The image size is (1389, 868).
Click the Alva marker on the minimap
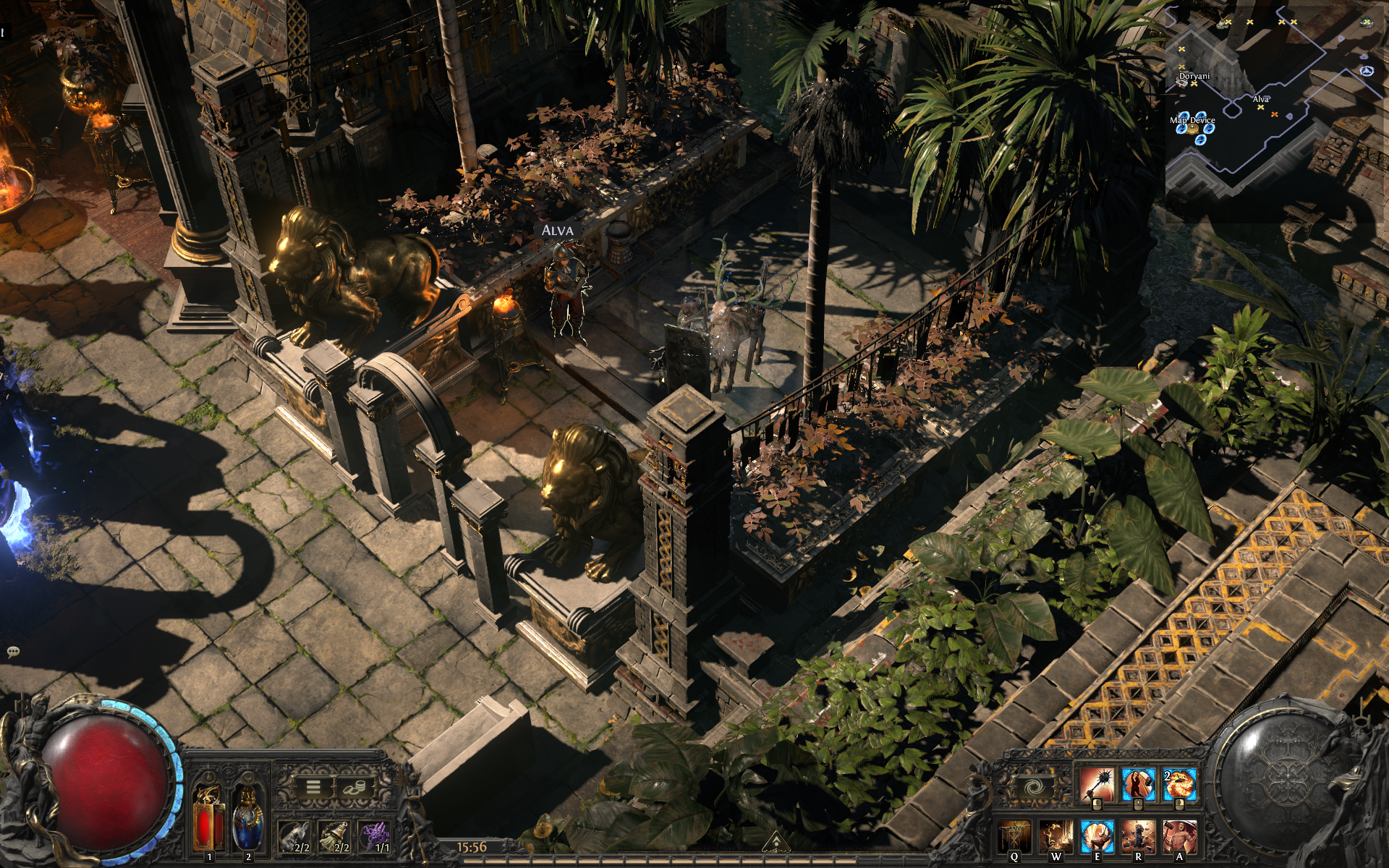1261,107
